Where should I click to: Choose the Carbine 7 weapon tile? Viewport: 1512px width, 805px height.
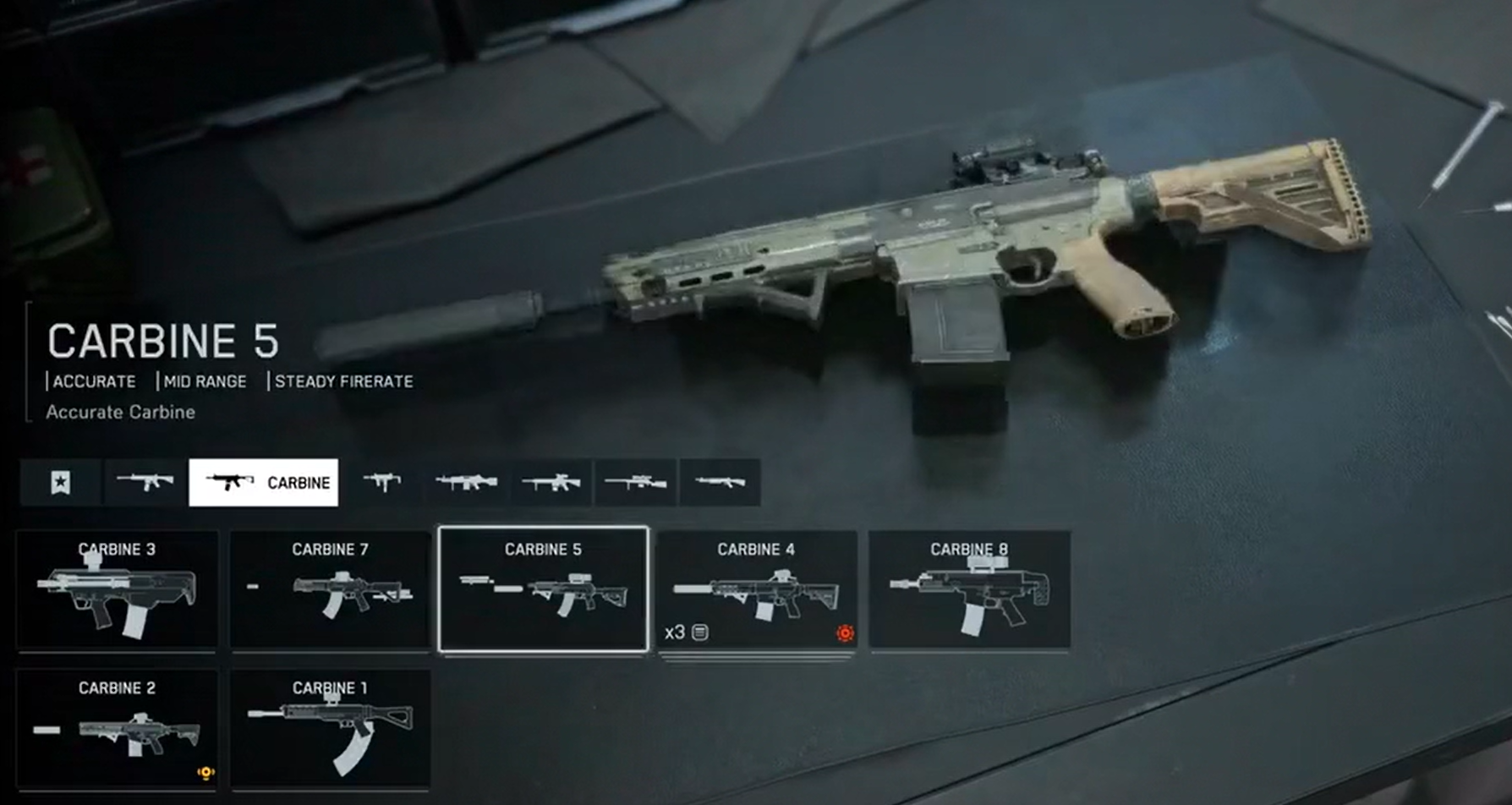(330, 590)
